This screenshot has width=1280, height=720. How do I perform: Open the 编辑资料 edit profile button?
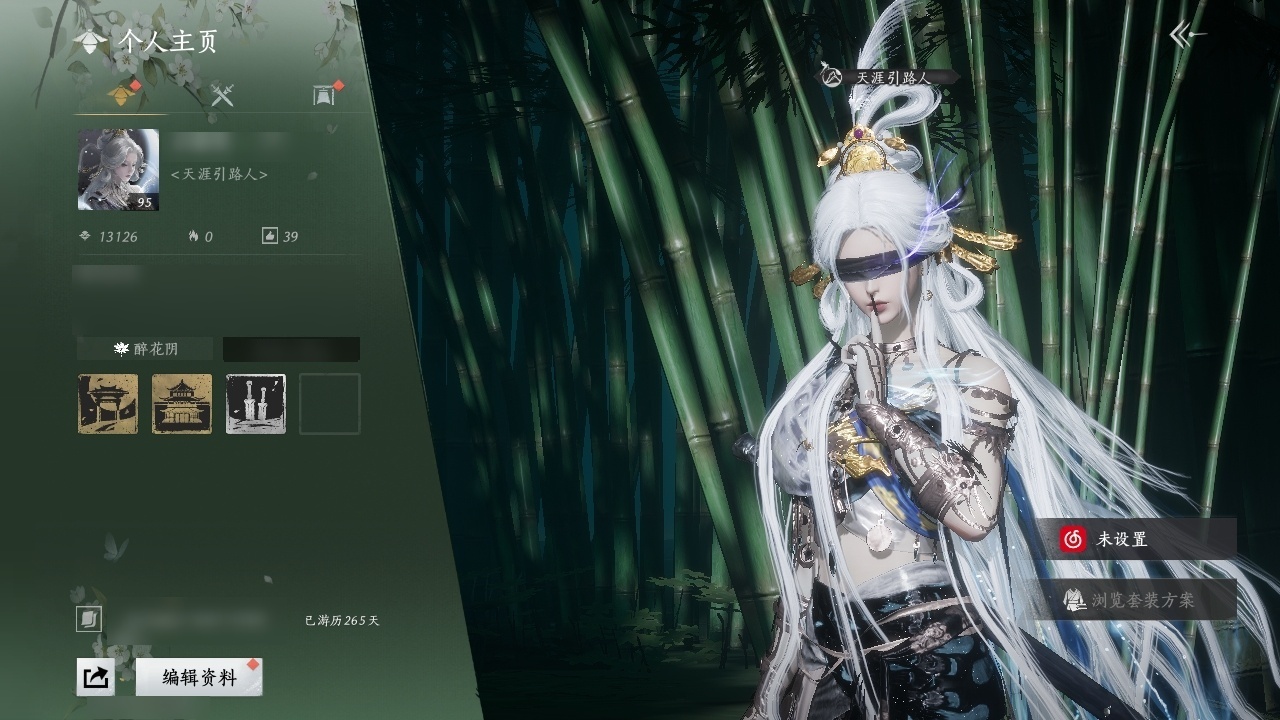tap(199, 677)
